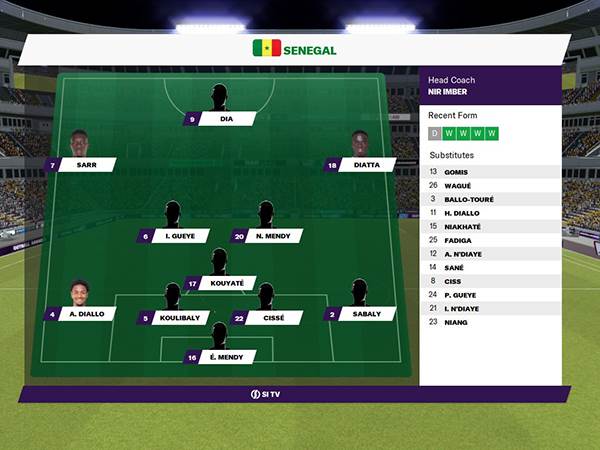600x450 pixels.
Task: Choose Ballo-Touré from the substitutes
Action: click(489, 199)
